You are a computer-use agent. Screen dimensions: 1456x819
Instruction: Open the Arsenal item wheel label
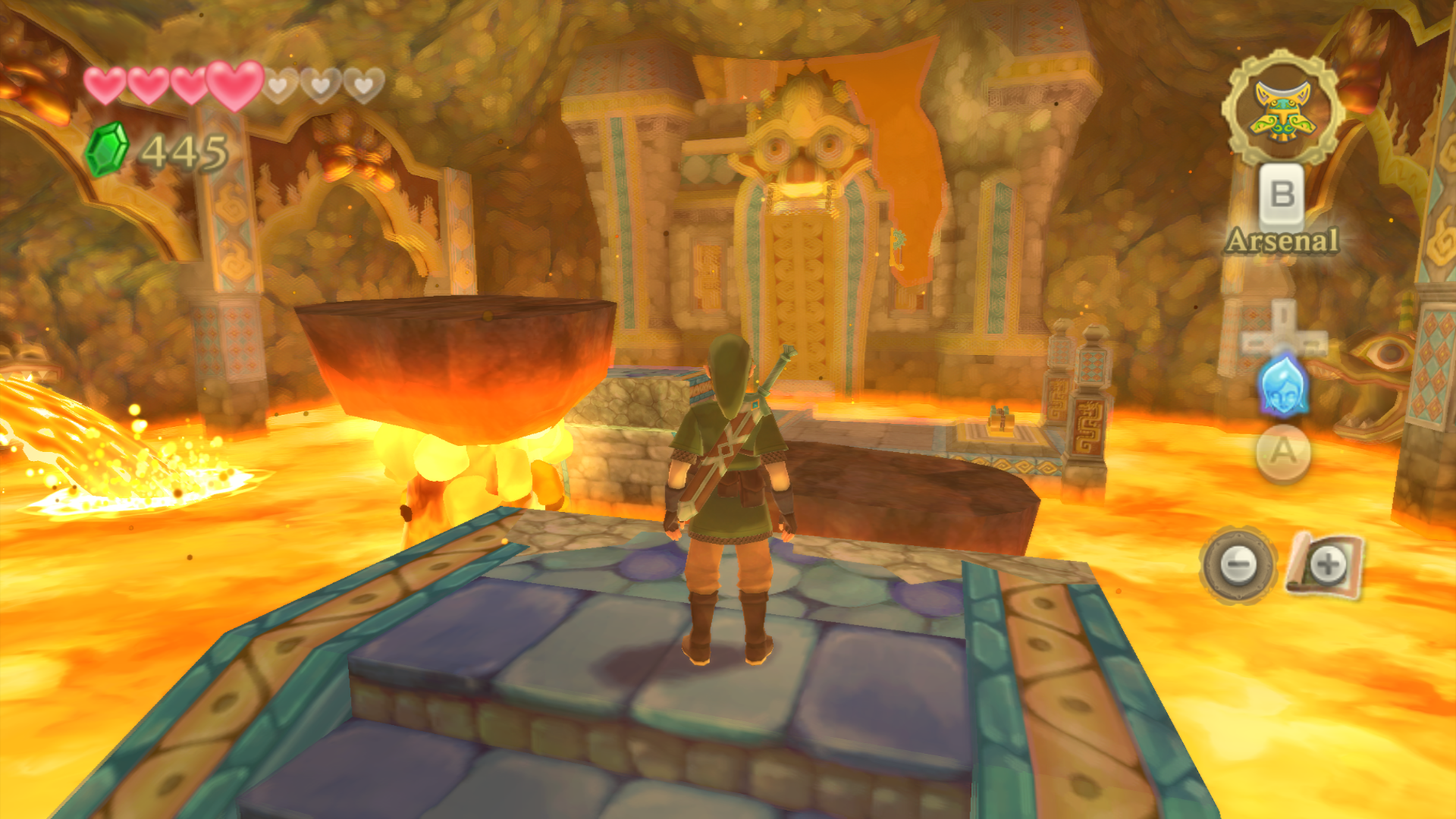click(x=1282, y=241)
